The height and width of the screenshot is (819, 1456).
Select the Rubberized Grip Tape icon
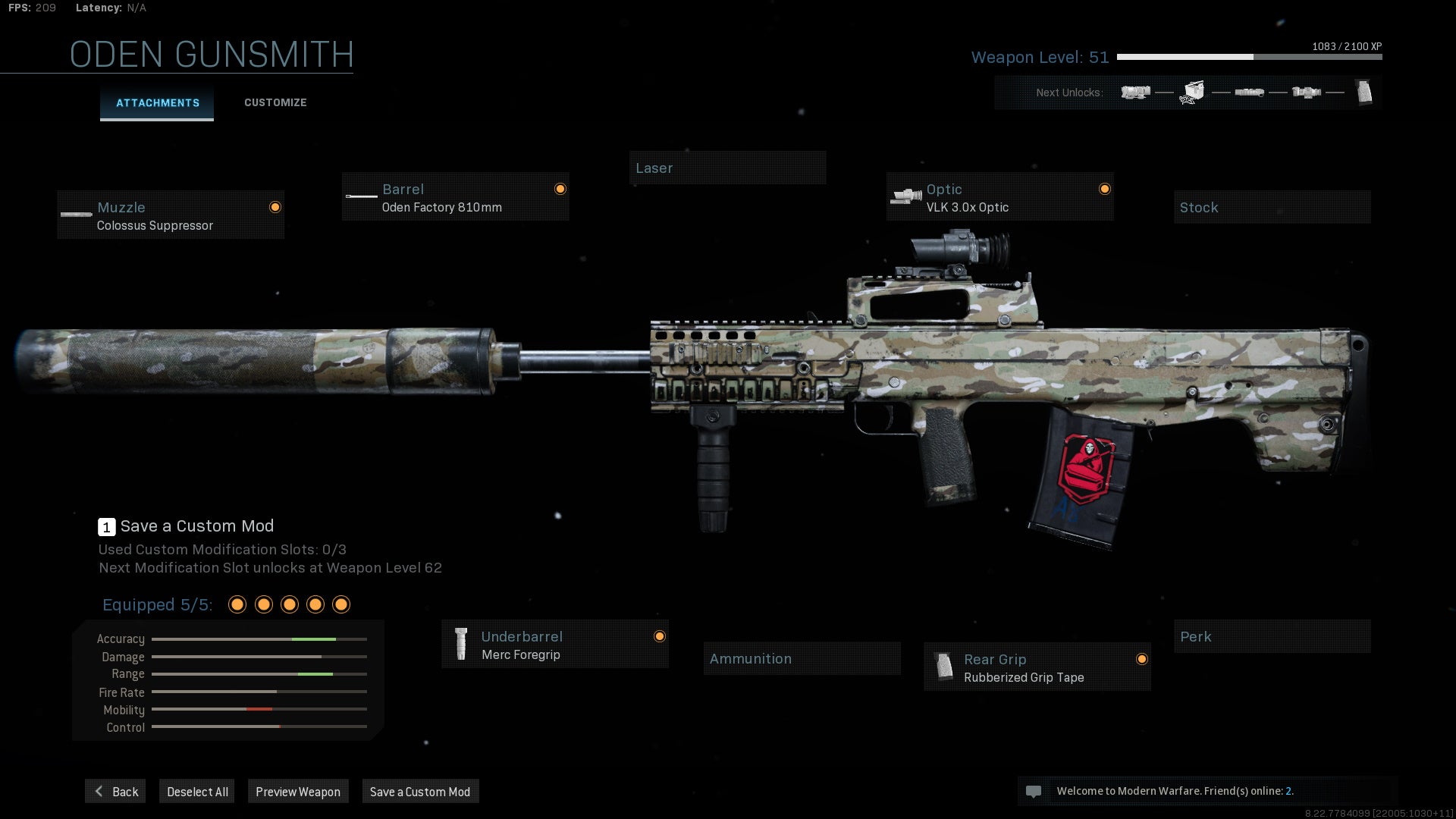(943, 667)
